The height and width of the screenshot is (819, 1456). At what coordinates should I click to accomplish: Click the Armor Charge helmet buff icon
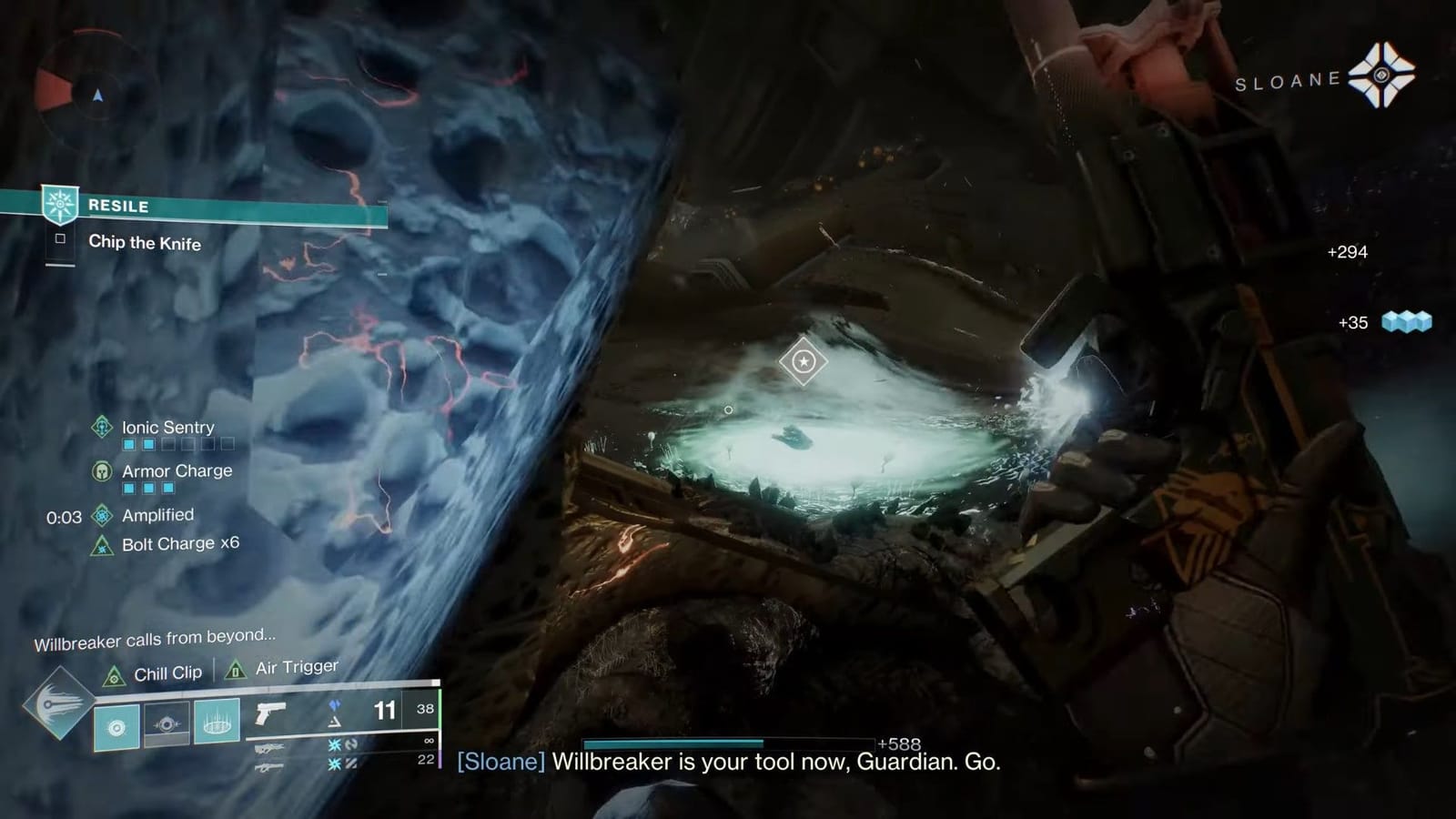click(102, 471)
